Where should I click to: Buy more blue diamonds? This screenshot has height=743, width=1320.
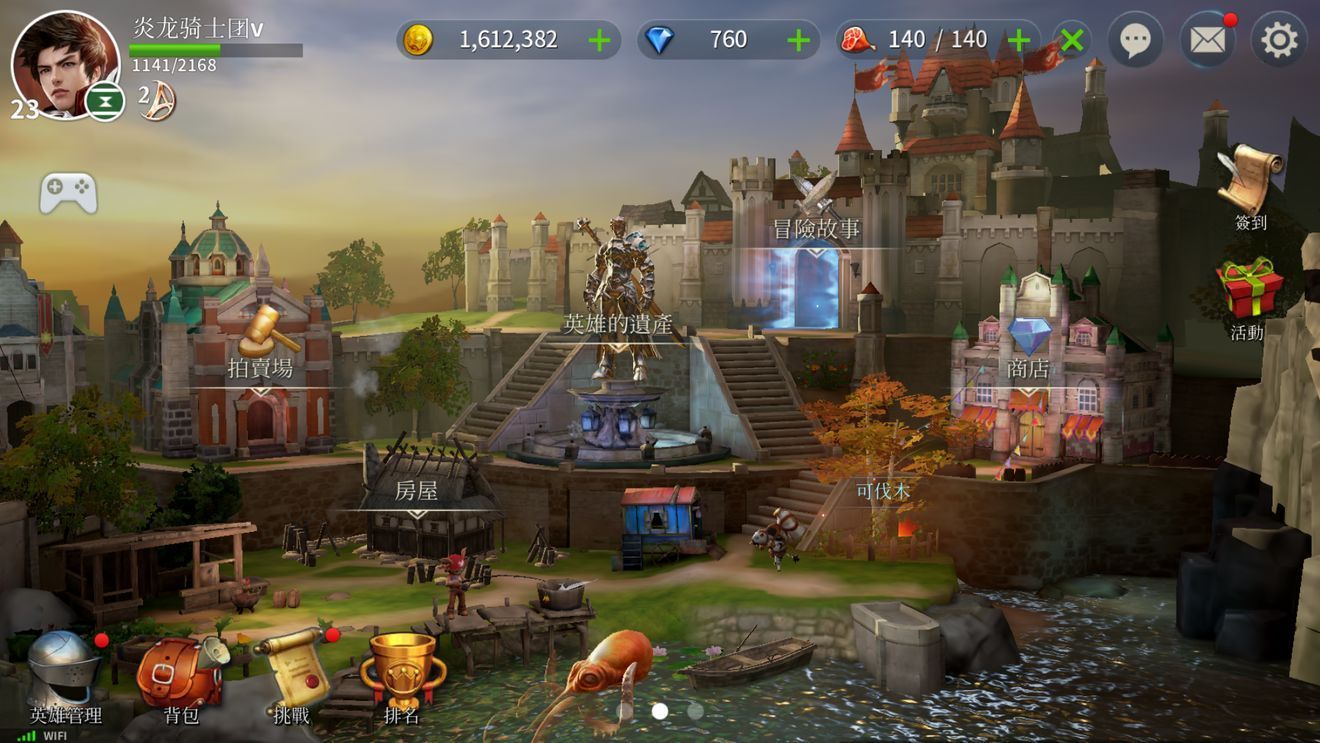tap(798, 40)
